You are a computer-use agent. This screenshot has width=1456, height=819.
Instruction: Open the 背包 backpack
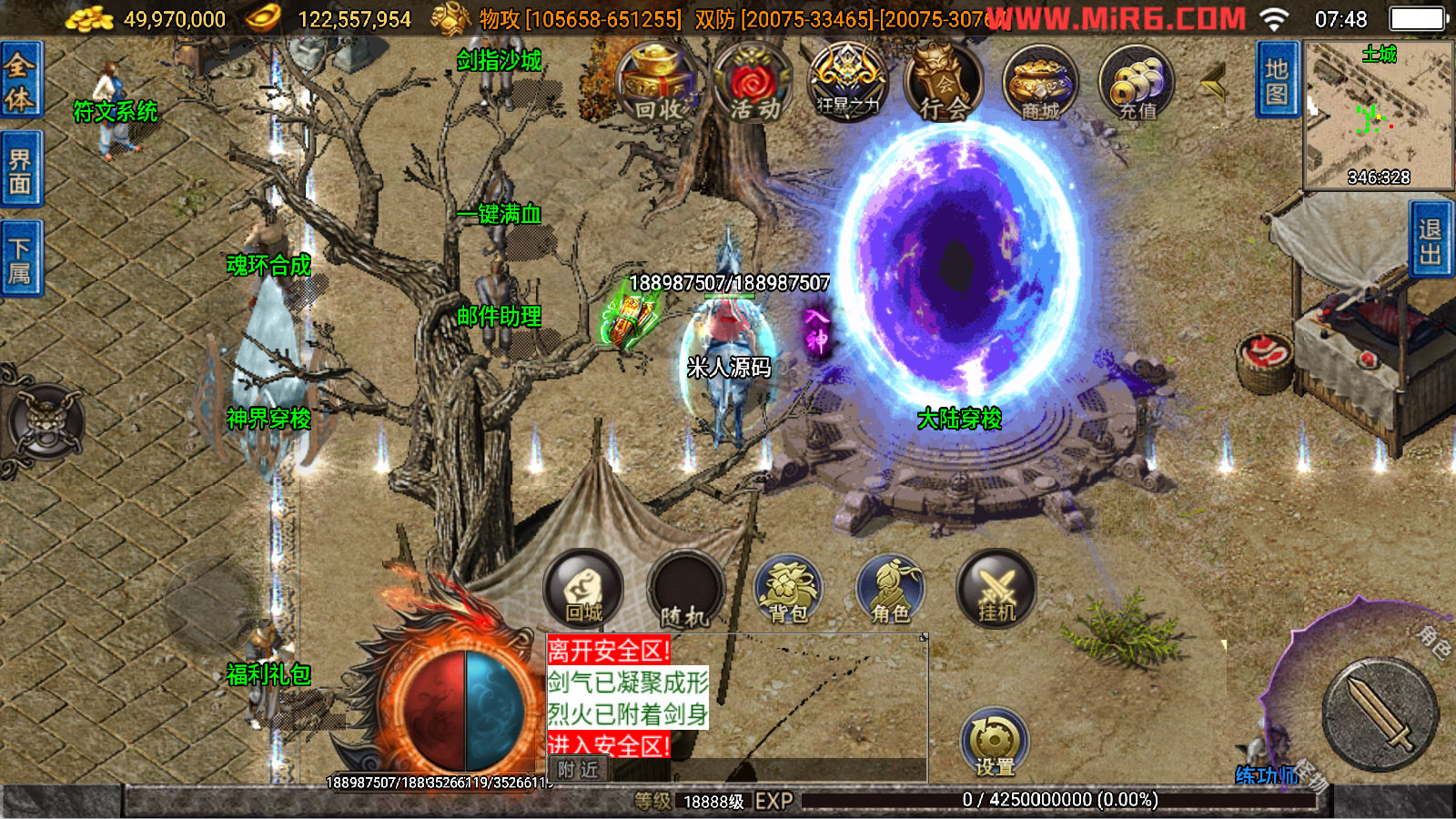(x=788, y=589)
